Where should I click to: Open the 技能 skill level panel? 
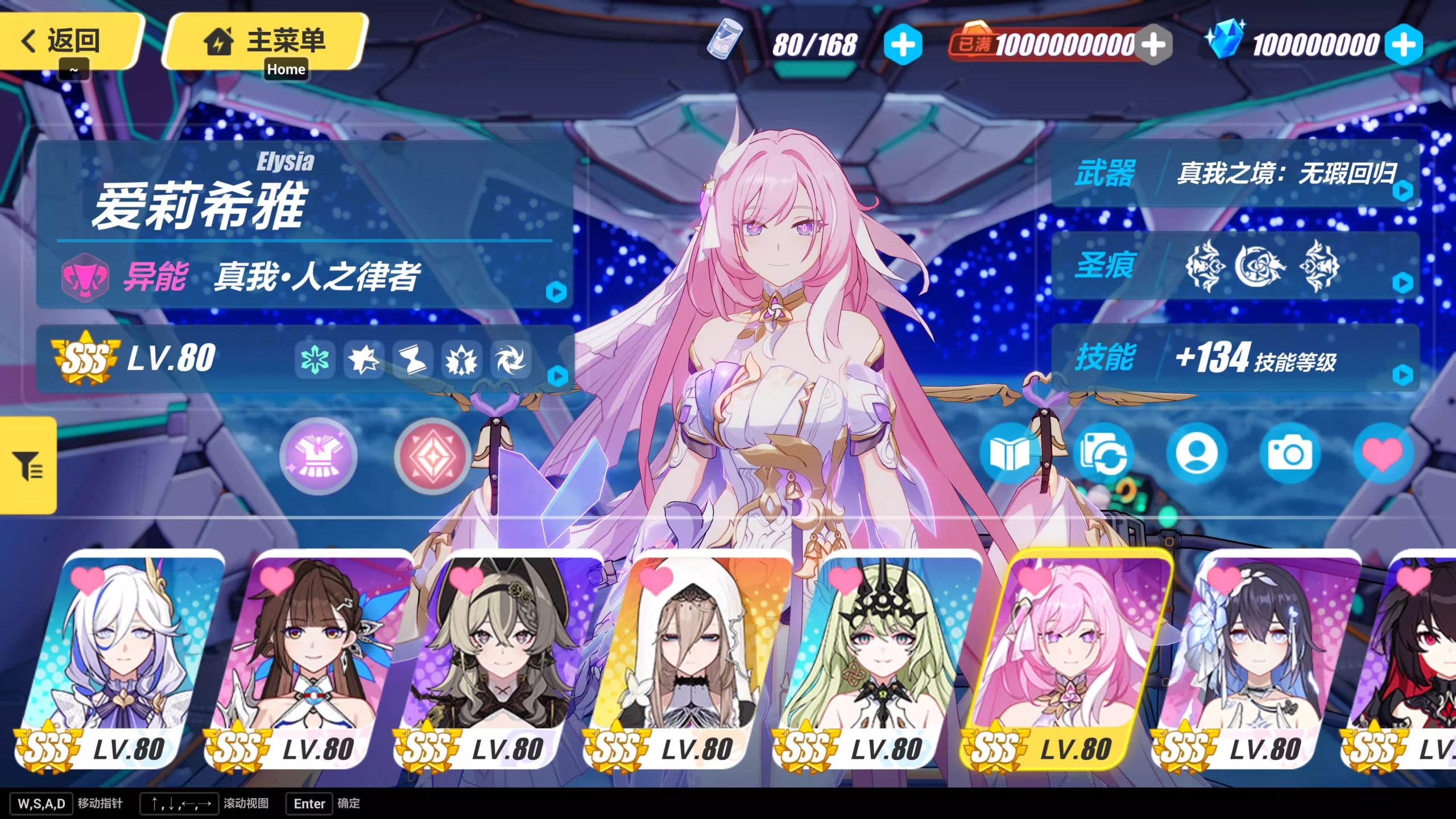(x=1234, y=358)
